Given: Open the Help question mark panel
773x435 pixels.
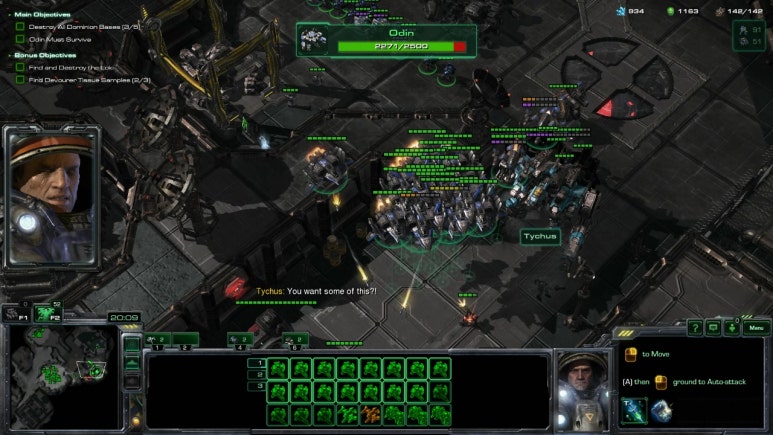Looking at the screenshot, I should [695, 327].
